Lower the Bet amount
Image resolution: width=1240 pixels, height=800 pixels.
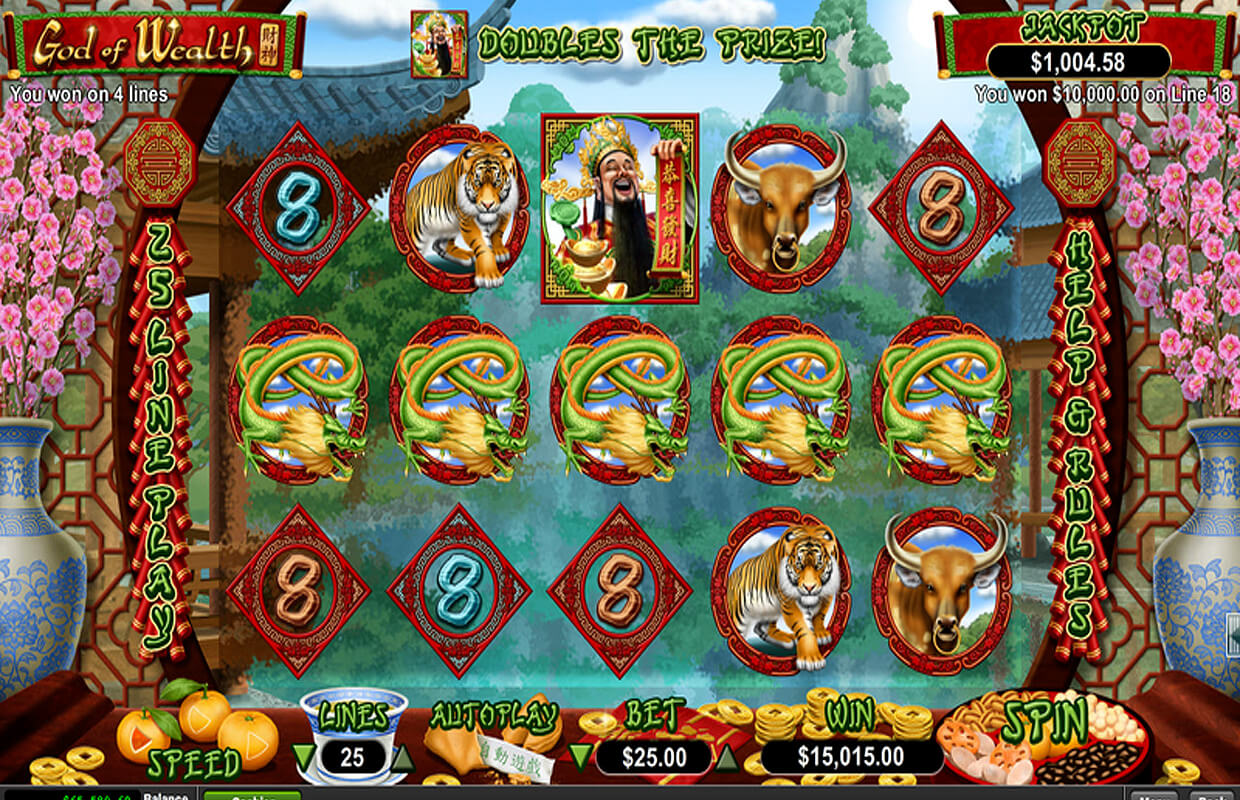tap(578, 755)
